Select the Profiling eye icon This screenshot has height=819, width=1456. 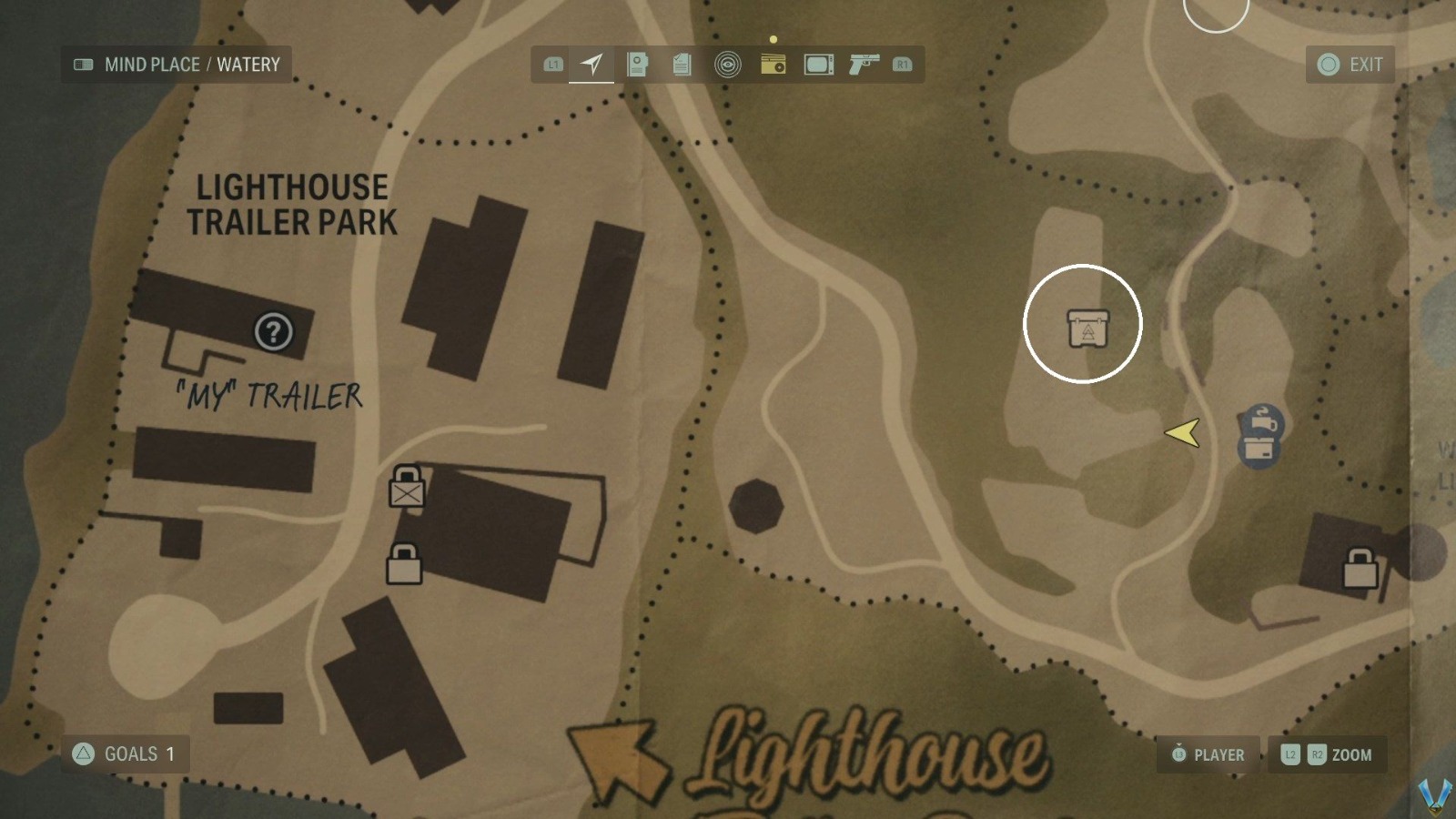click(x=726, y=64)
